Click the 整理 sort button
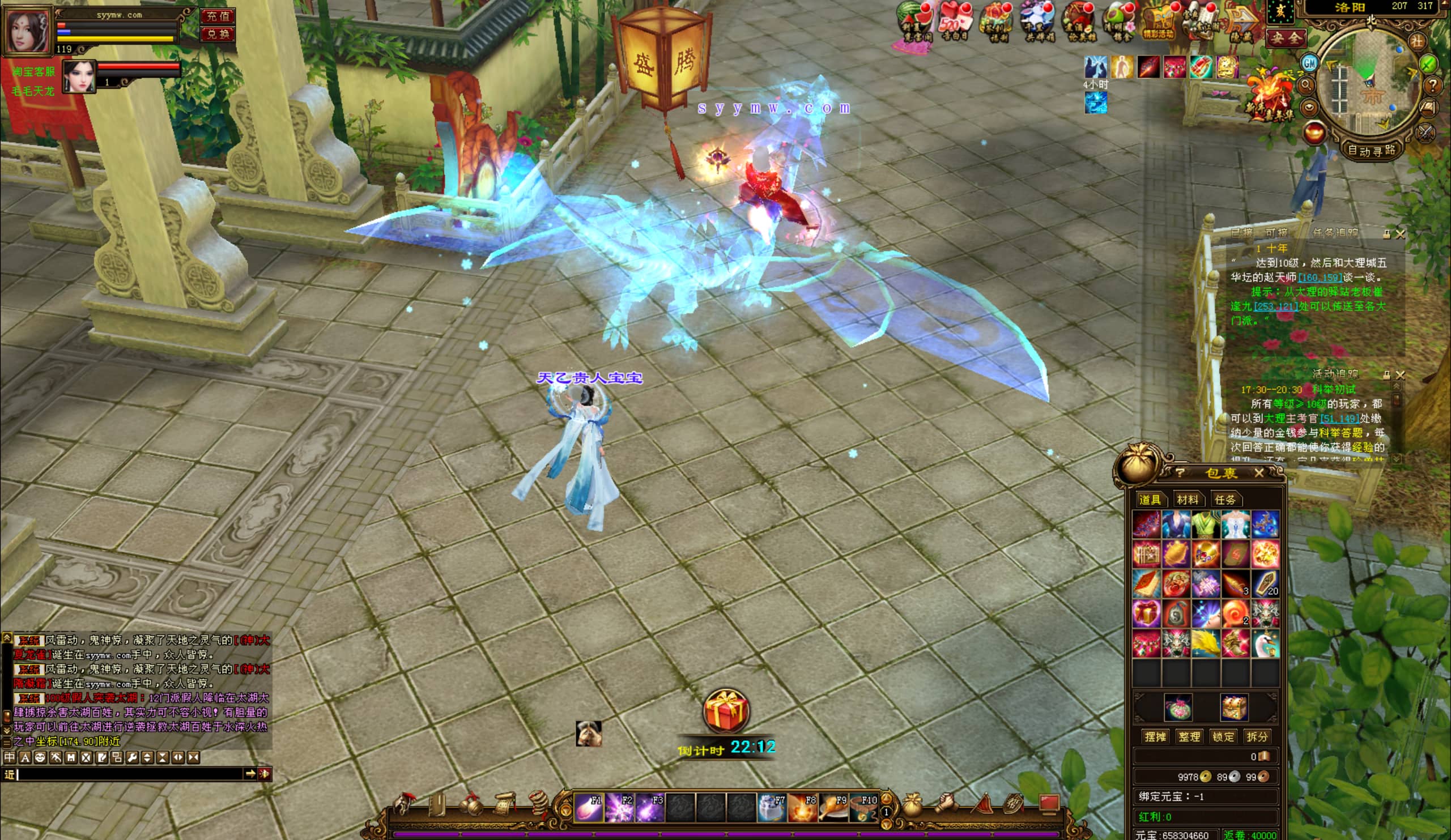This screenshot has height=840, width=1451. [x=1189, y=736]
